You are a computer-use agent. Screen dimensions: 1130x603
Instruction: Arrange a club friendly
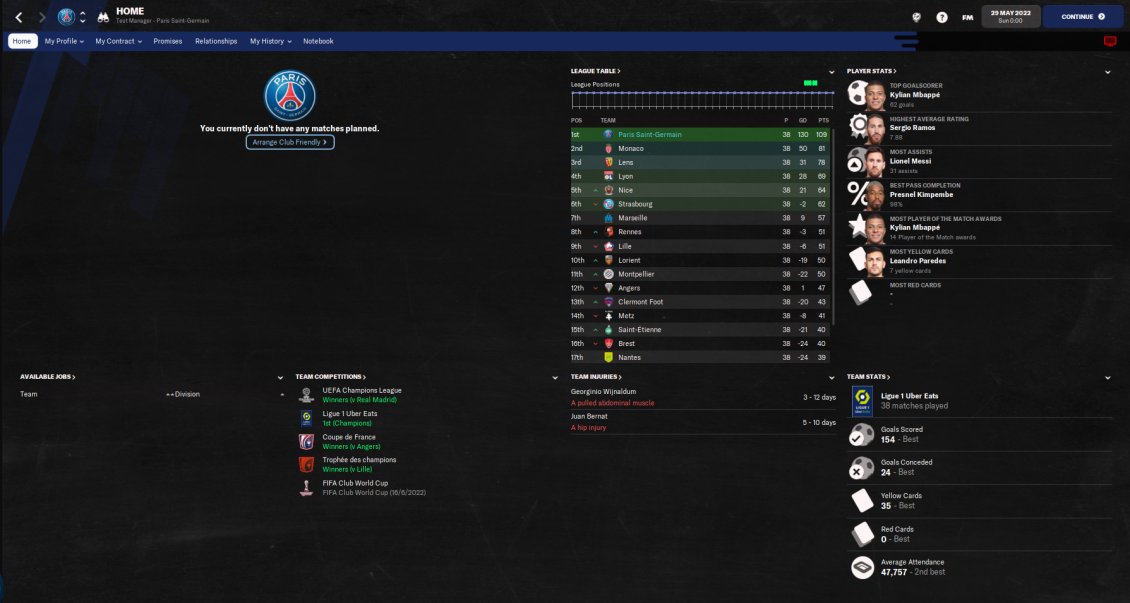[x=289, y=142]
